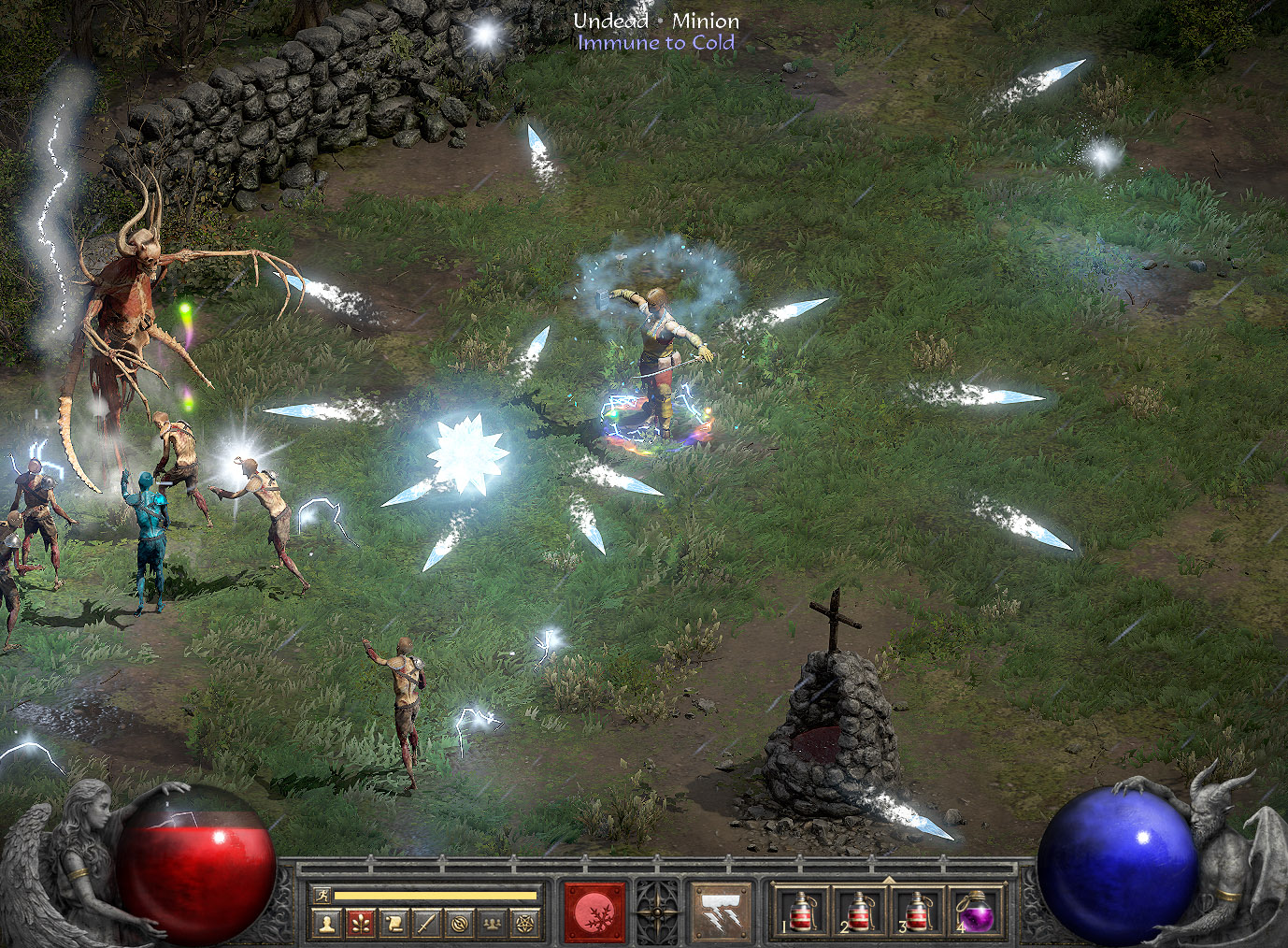Image resolution: width=1288 pixels, height=948 pixels.
Task: Use the potion in belt slot 3
Action: 917,912
